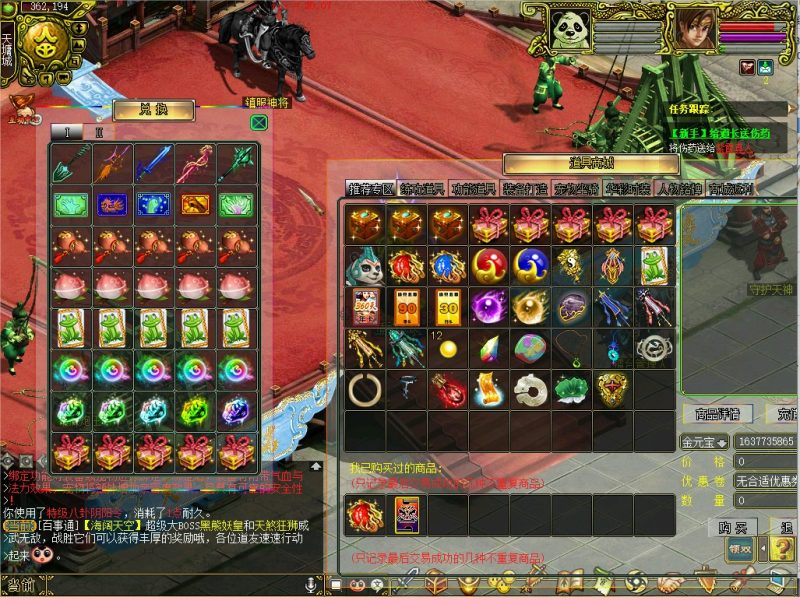
Task: Select the 宠物坐骑 shop category
Action: [x=577, y=188]
